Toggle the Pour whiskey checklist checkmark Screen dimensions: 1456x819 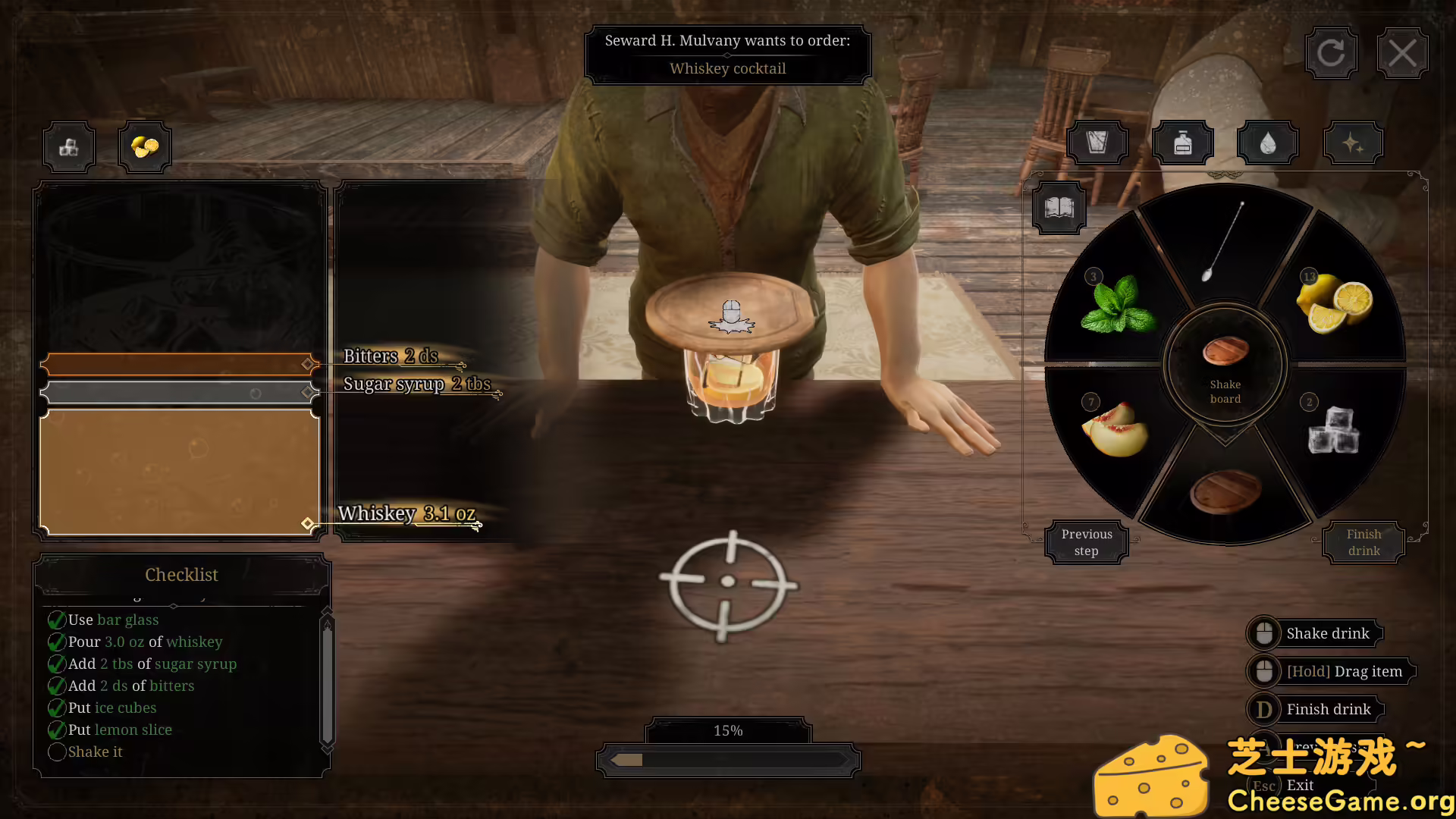57,642
